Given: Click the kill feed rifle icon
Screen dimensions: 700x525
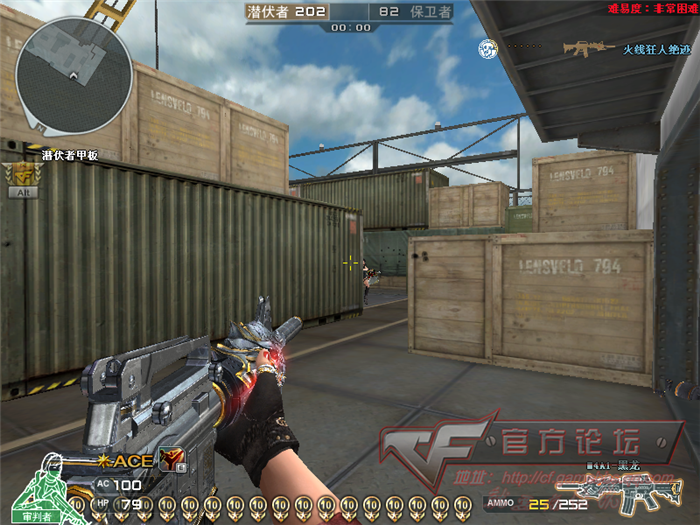Looking at the screenshot, I should (x=588, y=47).
